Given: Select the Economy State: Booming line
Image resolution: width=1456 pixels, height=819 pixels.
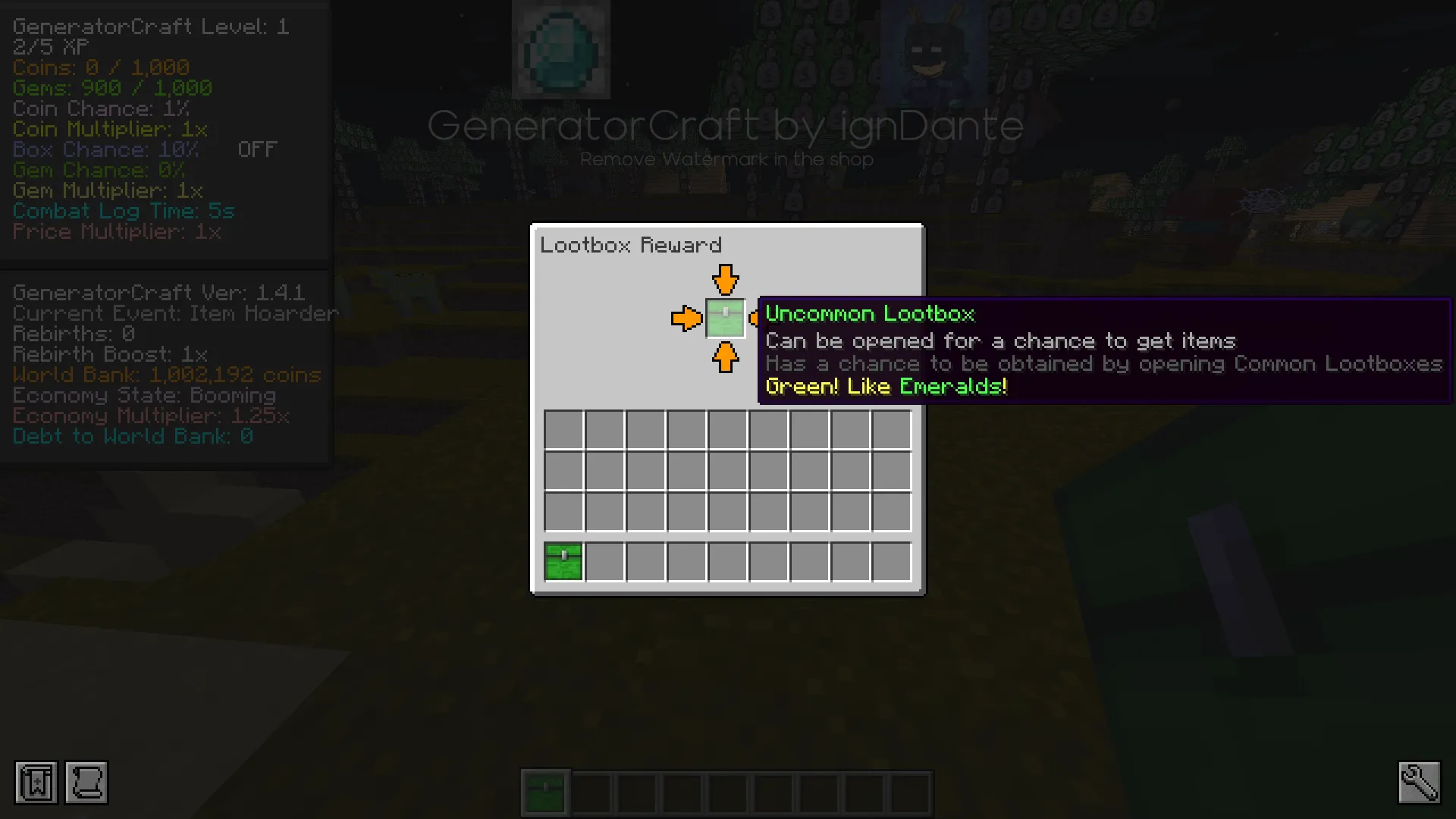Looking at the screenshot, I should pyautogui.click(x=143, y=395).
